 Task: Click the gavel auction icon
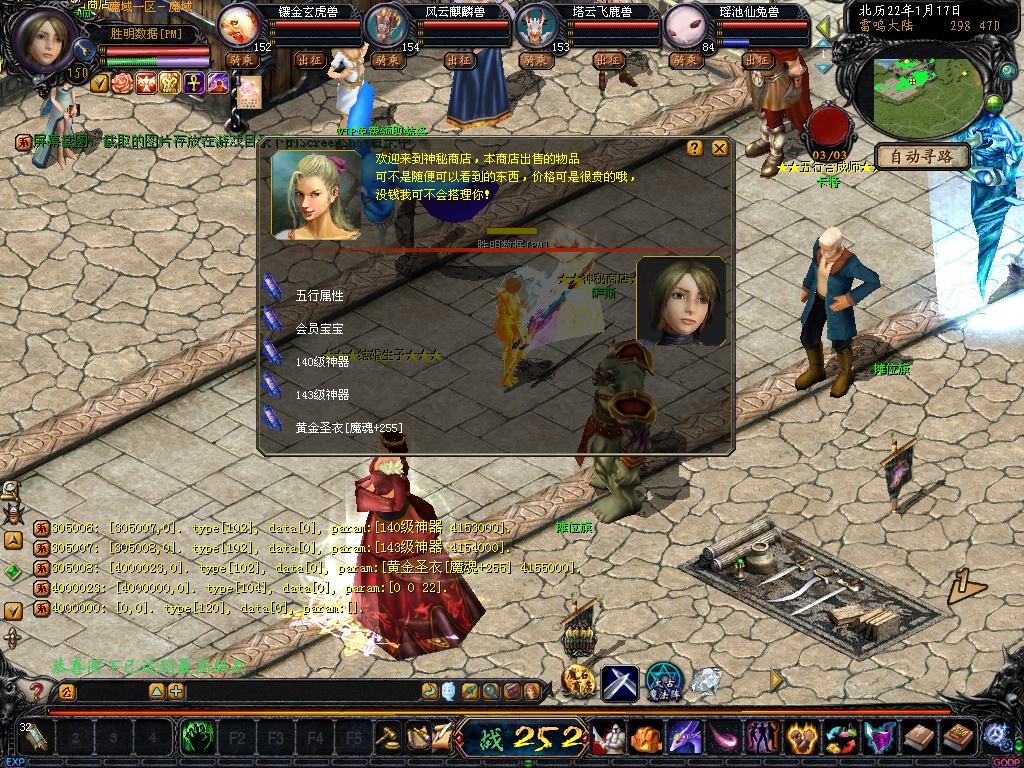[387, 739]
